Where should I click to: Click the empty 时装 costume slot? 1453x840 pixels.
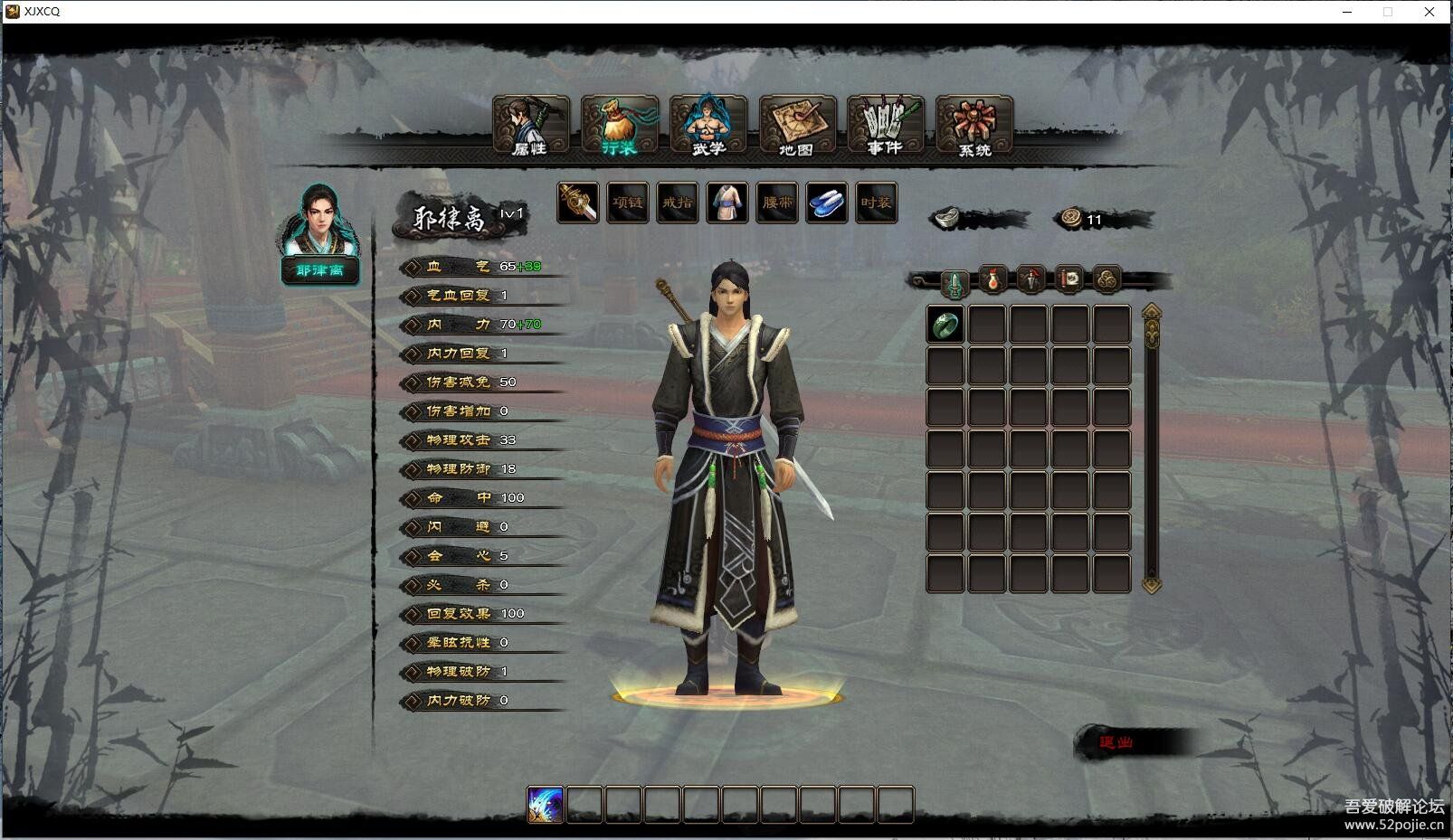876,203
